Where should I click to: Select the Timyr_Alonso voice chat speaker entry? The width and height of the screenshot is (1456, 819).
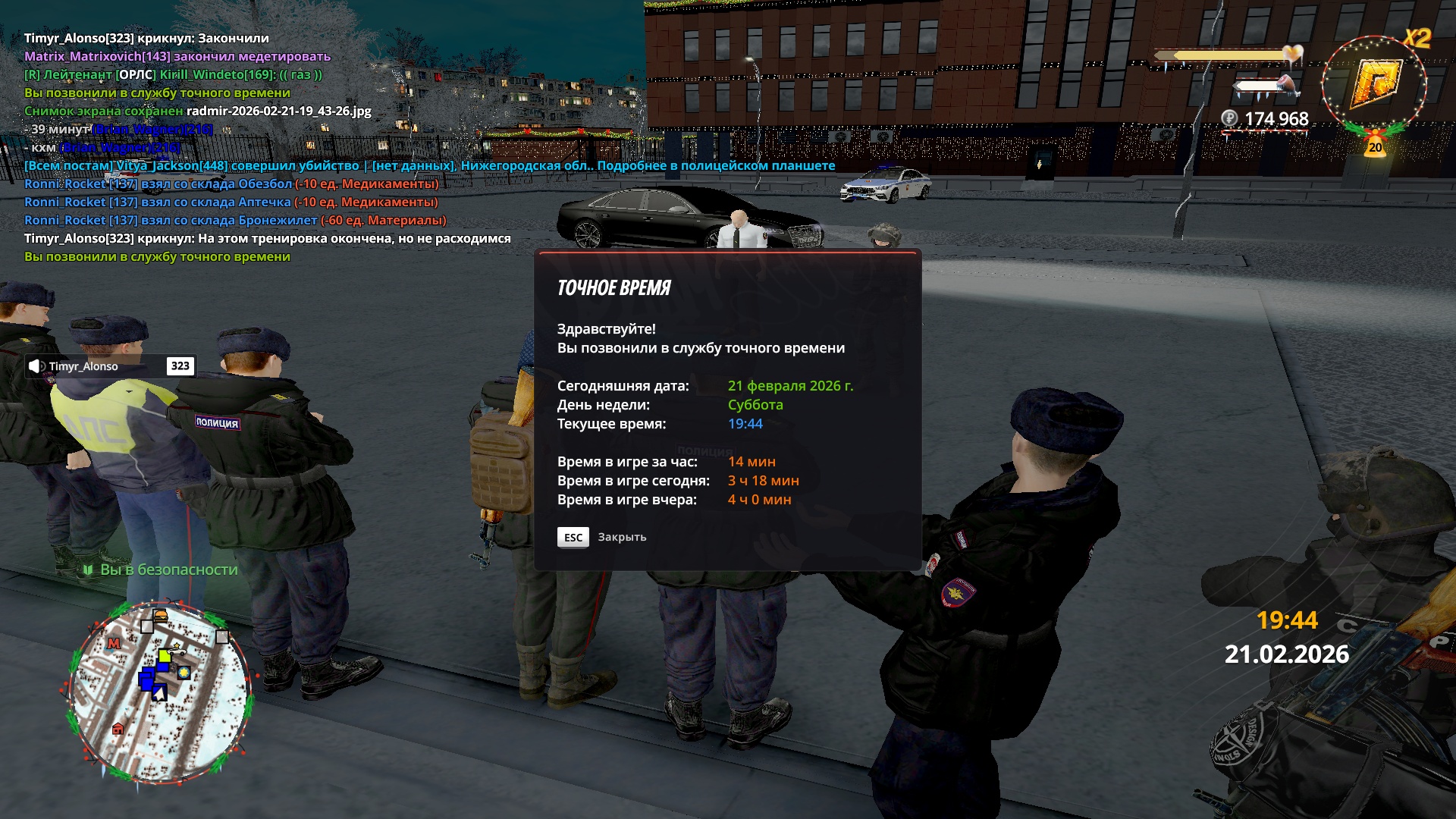coord(110,366)
